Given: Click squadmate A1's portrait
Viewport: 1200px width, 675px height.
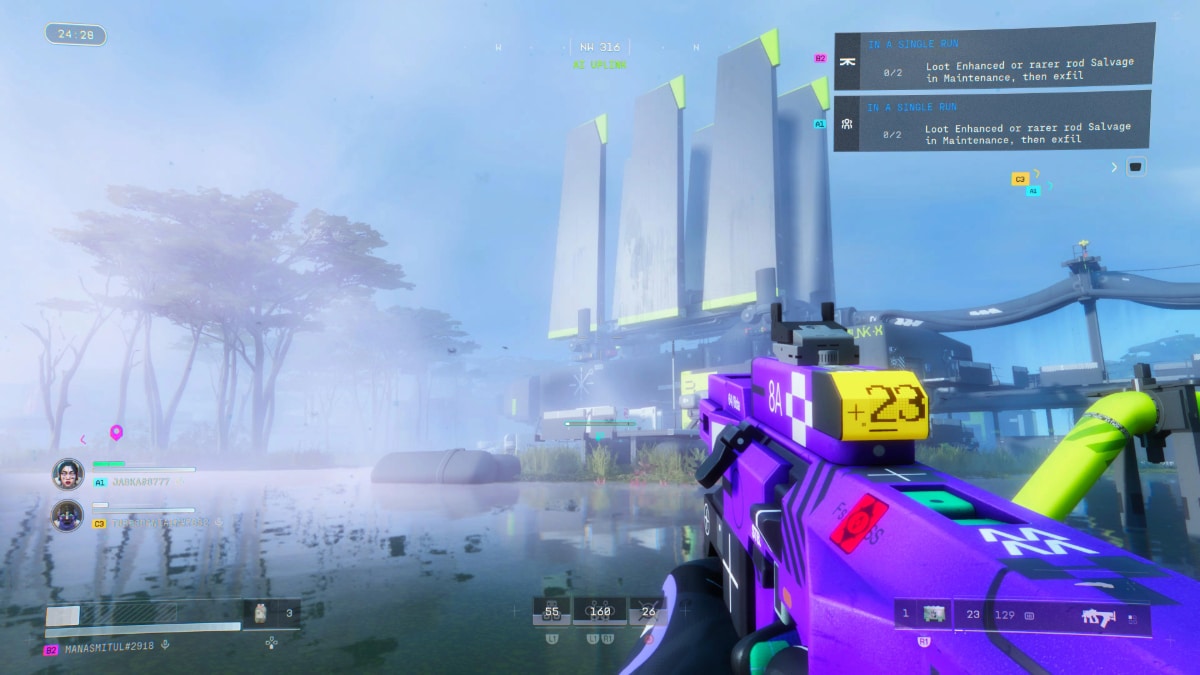Looking at the screenshot, I should click(x=68, y=473).
